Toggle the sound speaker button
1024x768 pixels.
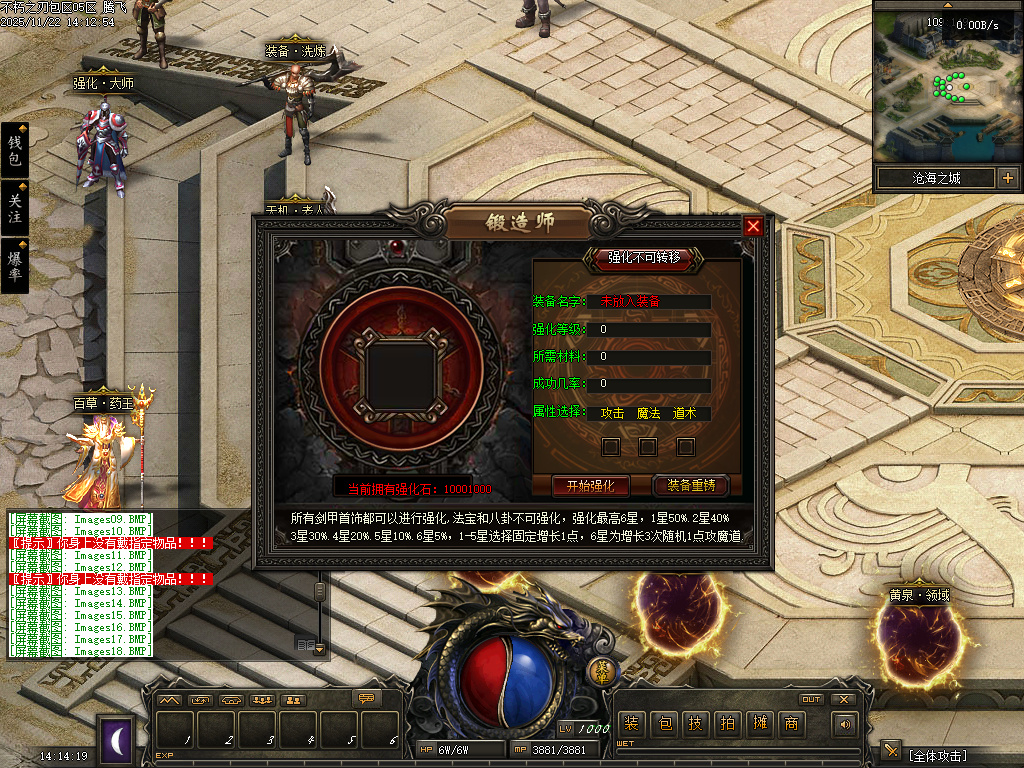pos(846,724)
